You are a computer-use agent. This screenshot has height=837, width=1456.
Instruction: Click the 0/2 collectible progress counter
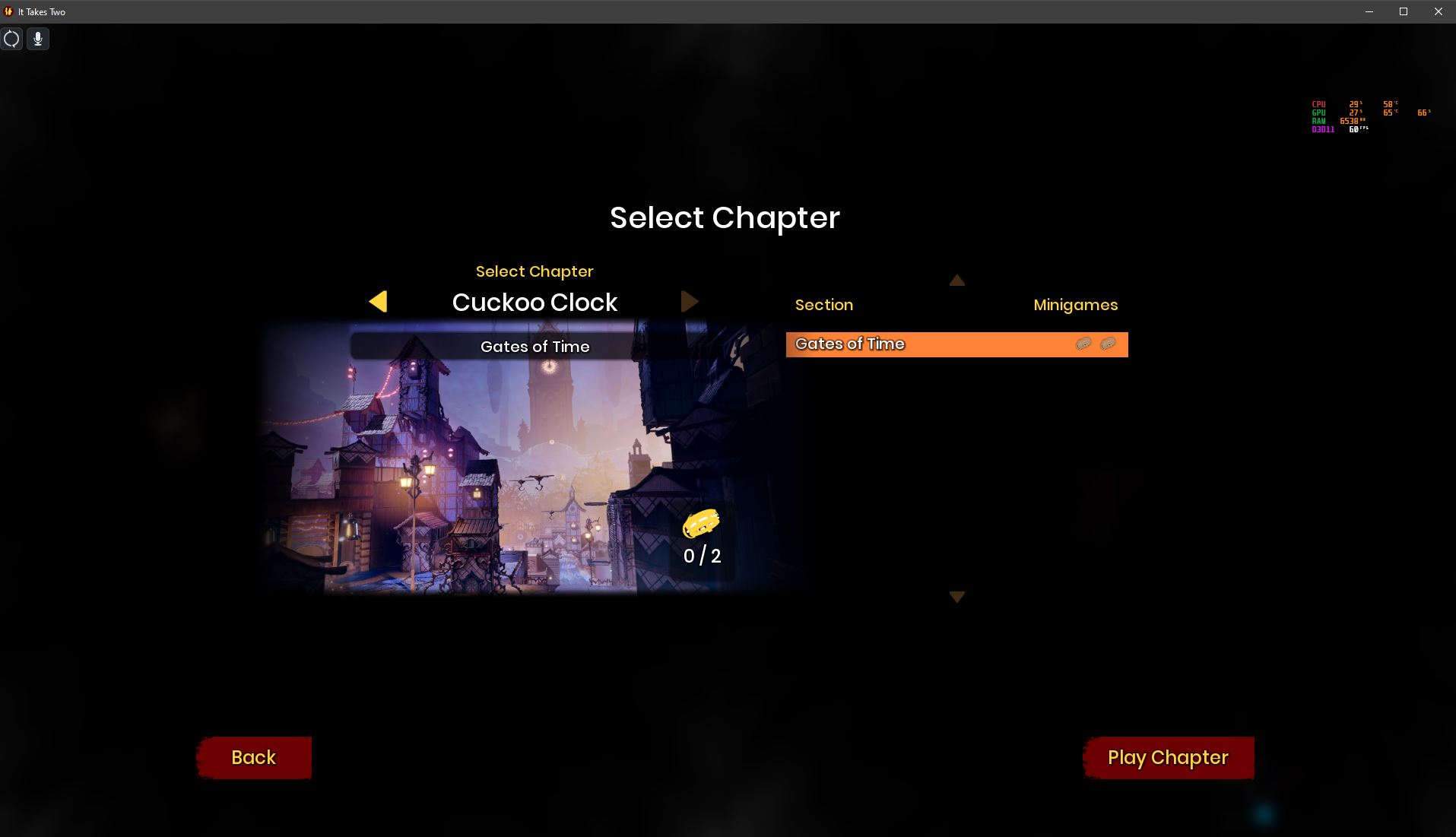[x=701, y=556]
